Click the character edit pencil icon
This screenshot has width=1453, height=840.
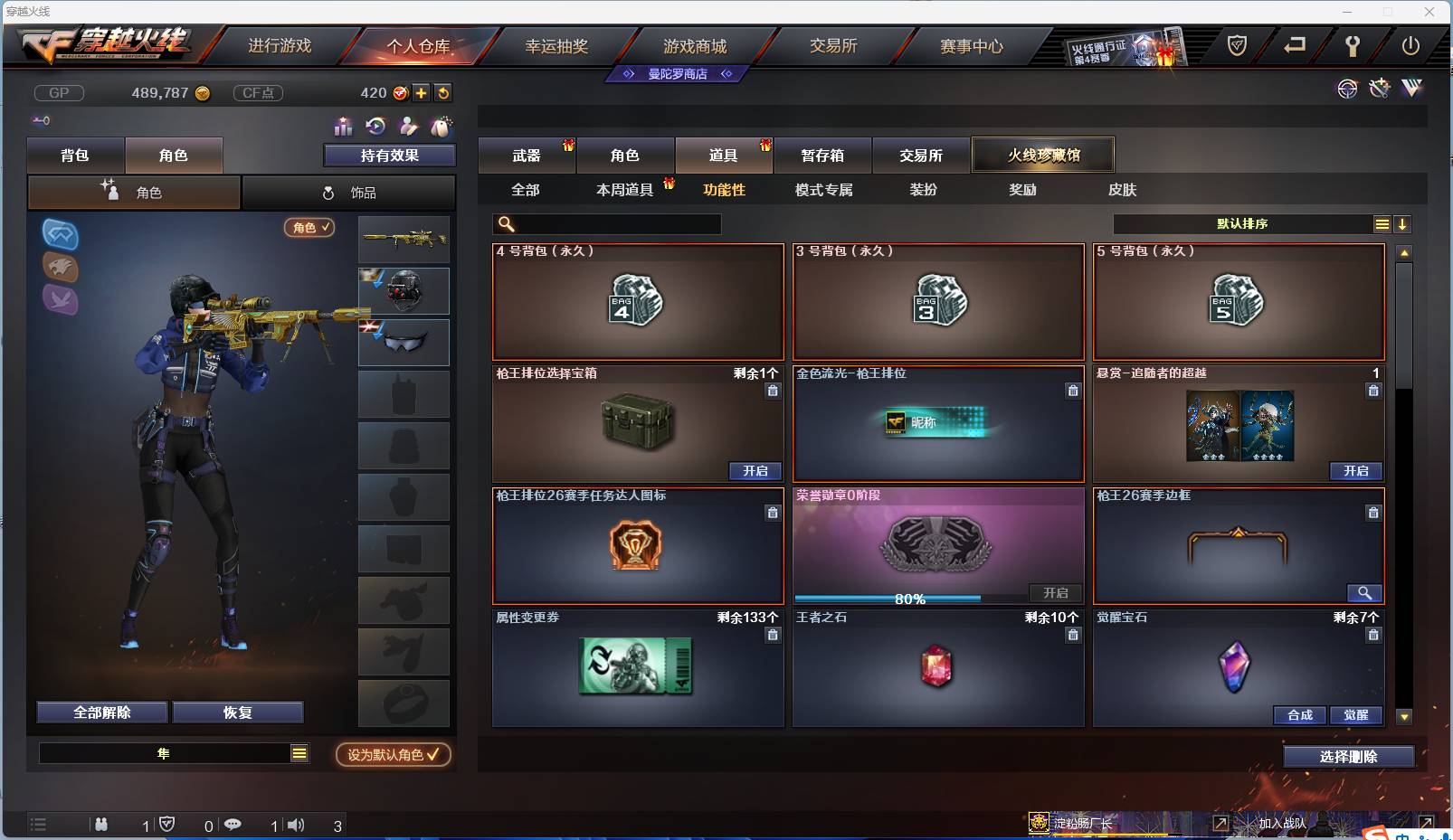click(x=410, y=127)
